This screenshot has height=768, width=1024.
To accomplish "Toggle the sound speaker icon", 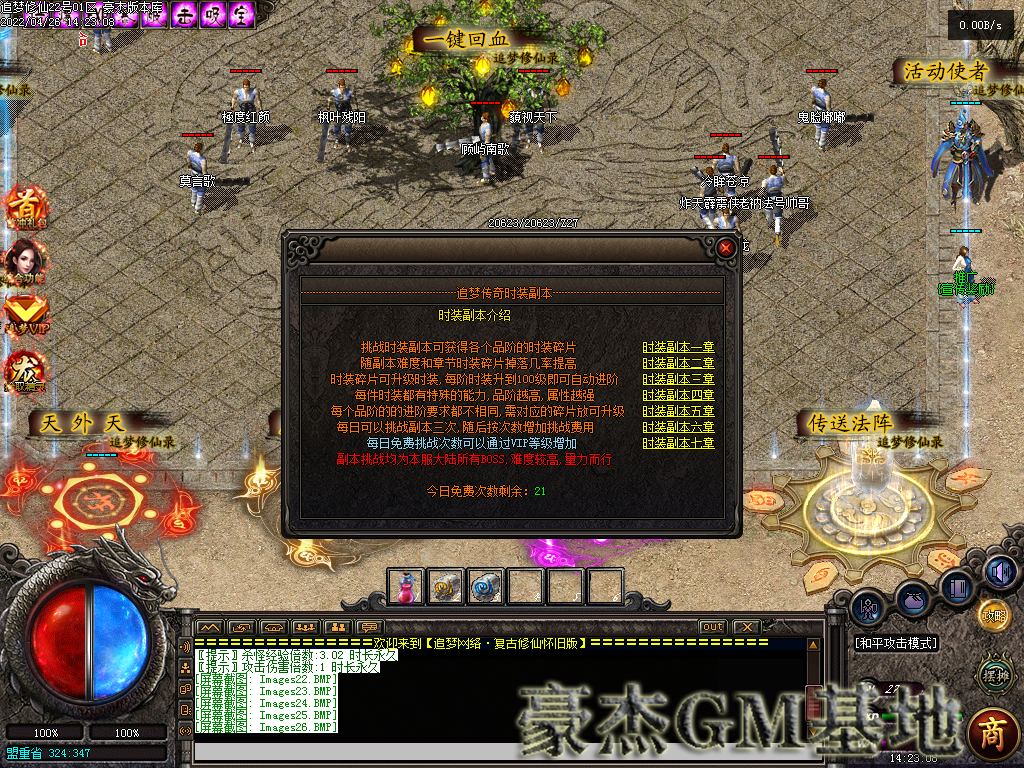I will pyautogui.click(x=998, y=571).
